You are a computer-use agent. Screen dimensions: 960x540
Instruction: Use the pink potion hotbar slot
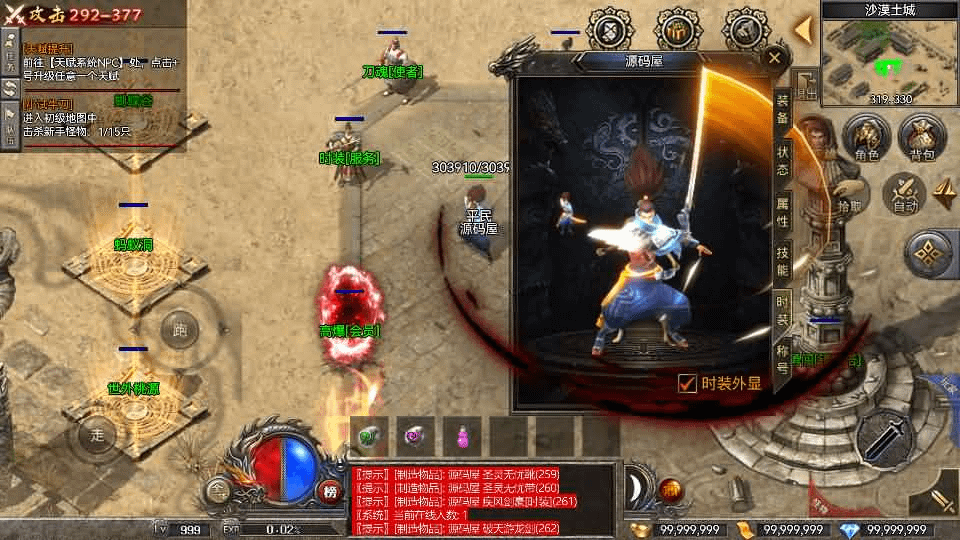462,435
